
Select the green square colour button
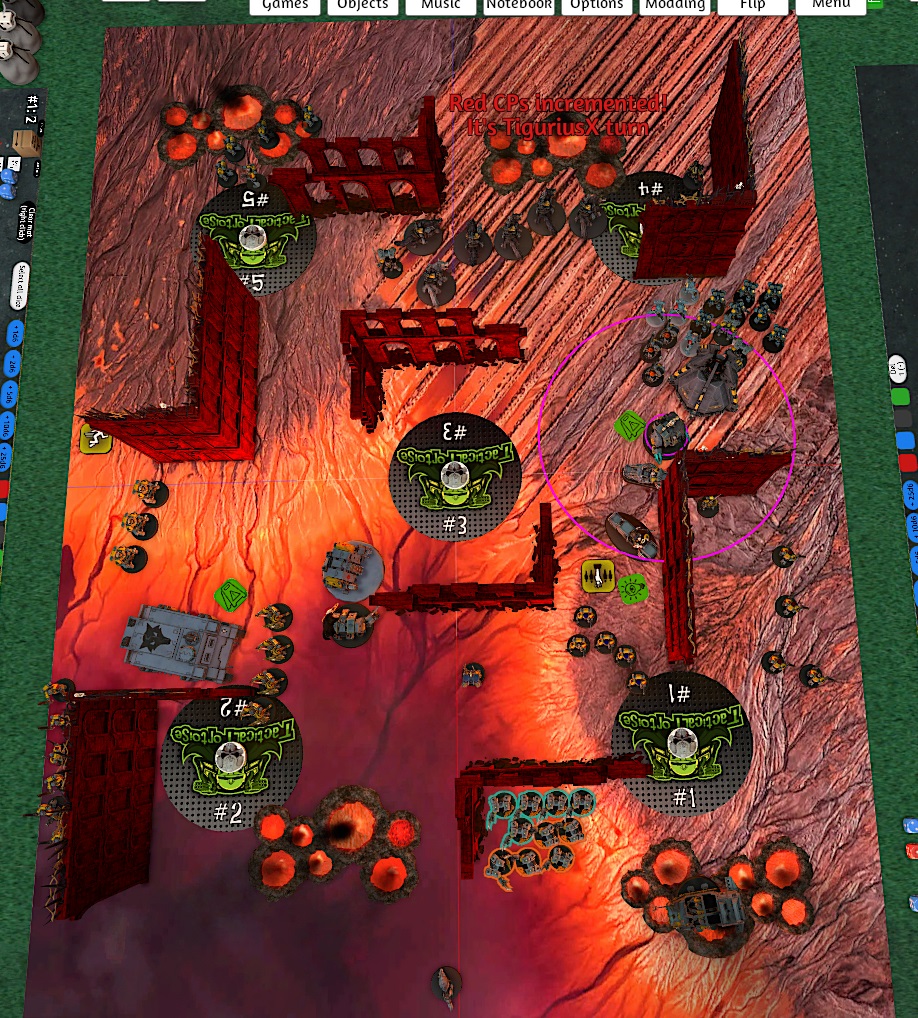(901, 397)
